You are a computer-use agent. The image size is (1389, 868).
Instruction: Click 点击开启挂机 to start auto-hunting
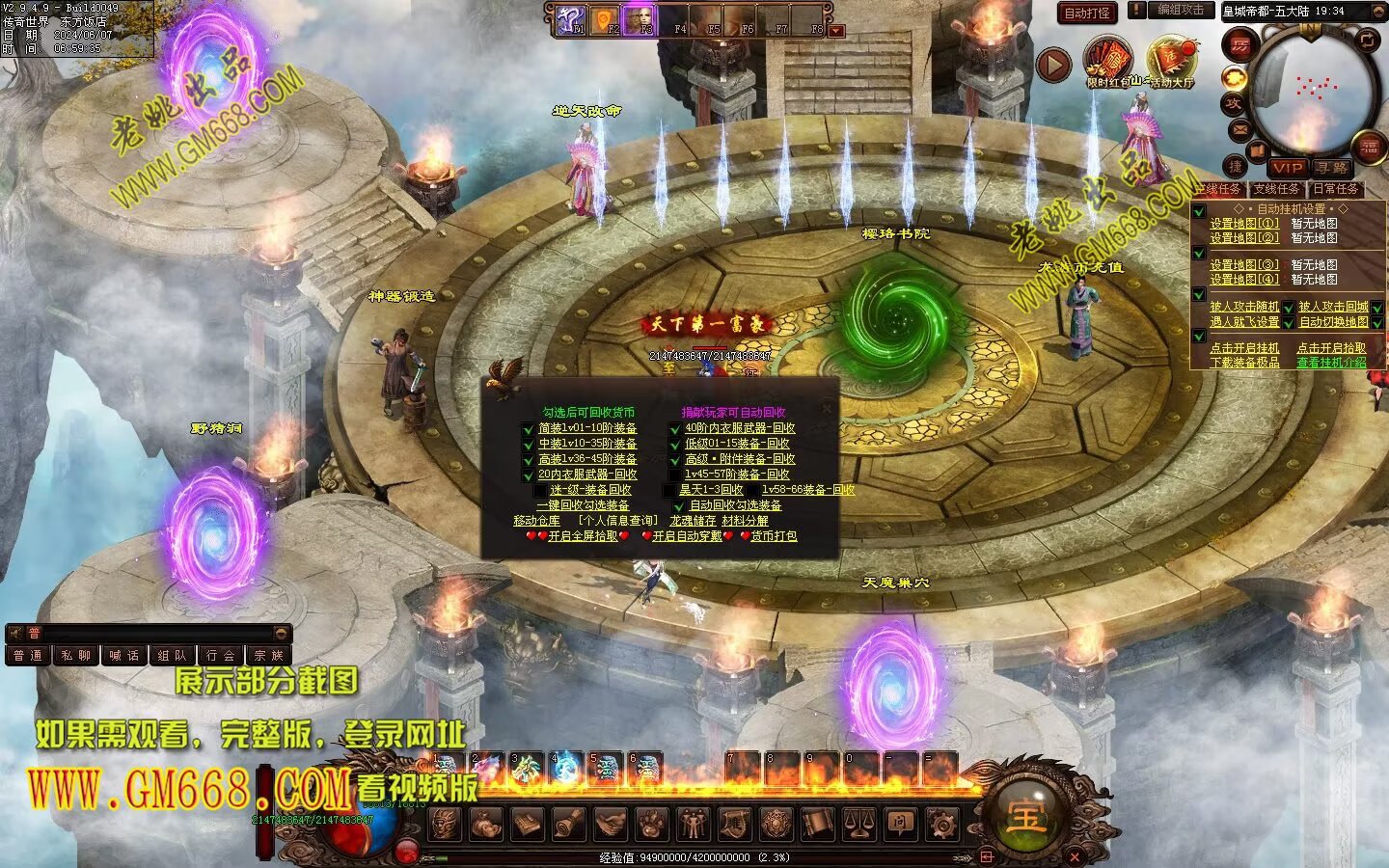[1244, 347]
